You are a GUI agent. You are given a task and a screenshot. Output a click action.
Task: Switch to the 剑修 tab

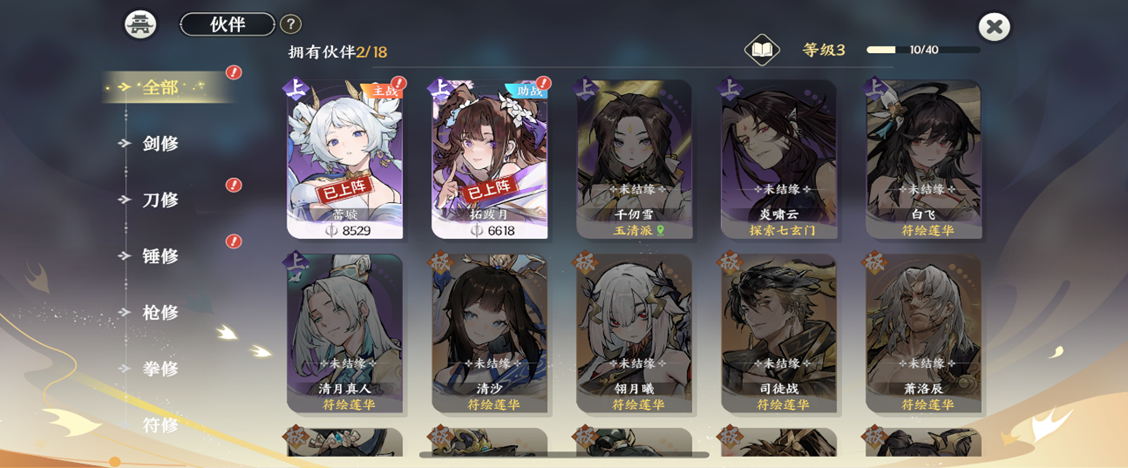pos(160,143)
